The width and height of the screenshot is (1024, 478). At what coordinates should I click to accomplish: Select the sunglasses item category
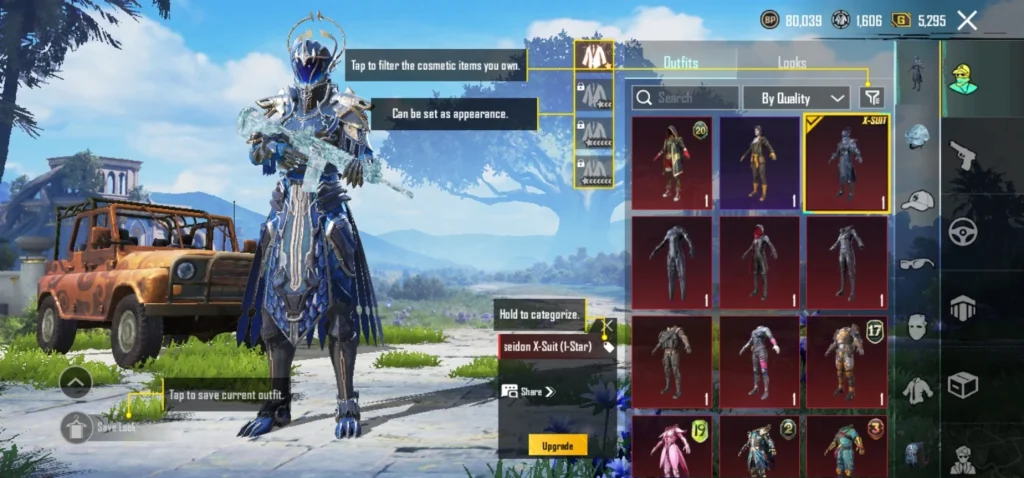pos(917,264)
